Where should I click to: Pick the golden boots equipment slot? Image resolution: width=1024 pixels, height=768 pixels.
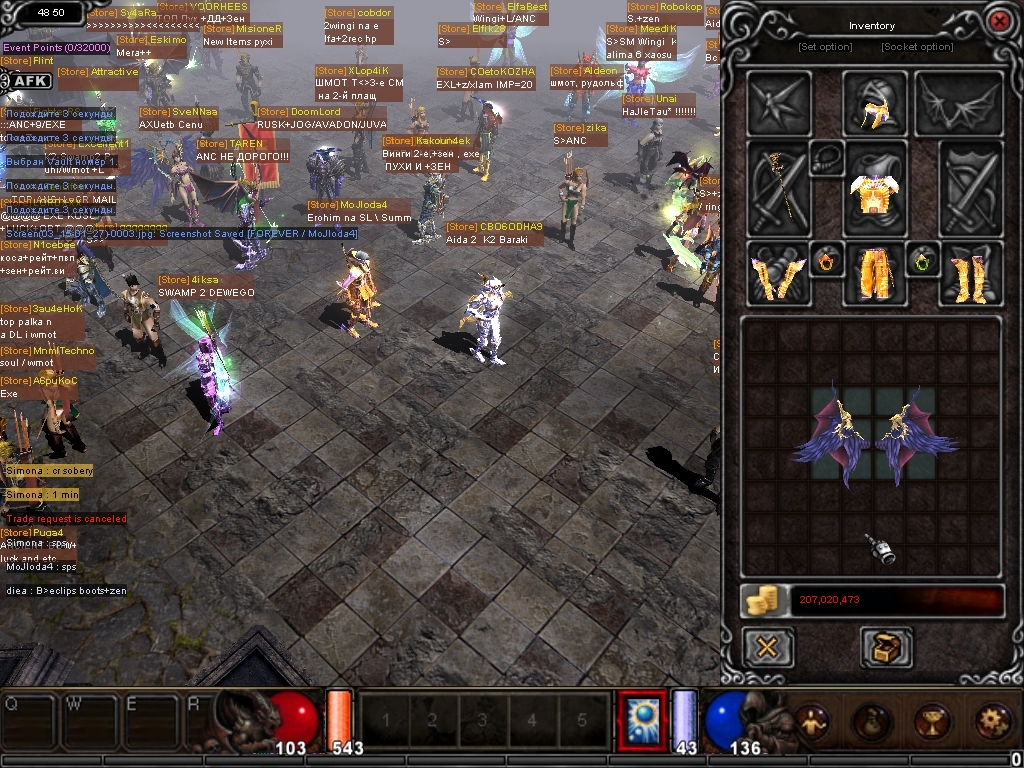(x=970, y=274)
